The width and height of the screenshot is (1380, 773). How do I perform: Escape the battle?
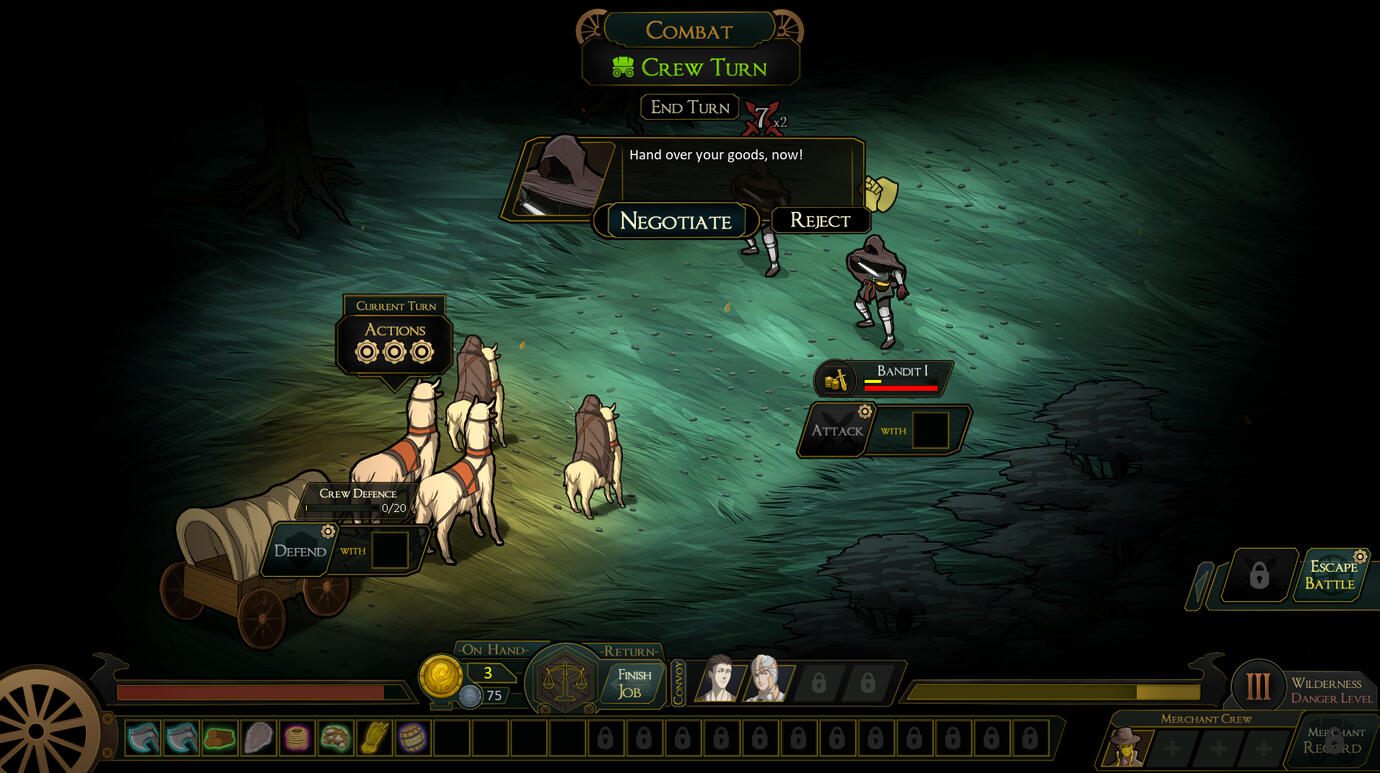click(x=1330, y=575)
